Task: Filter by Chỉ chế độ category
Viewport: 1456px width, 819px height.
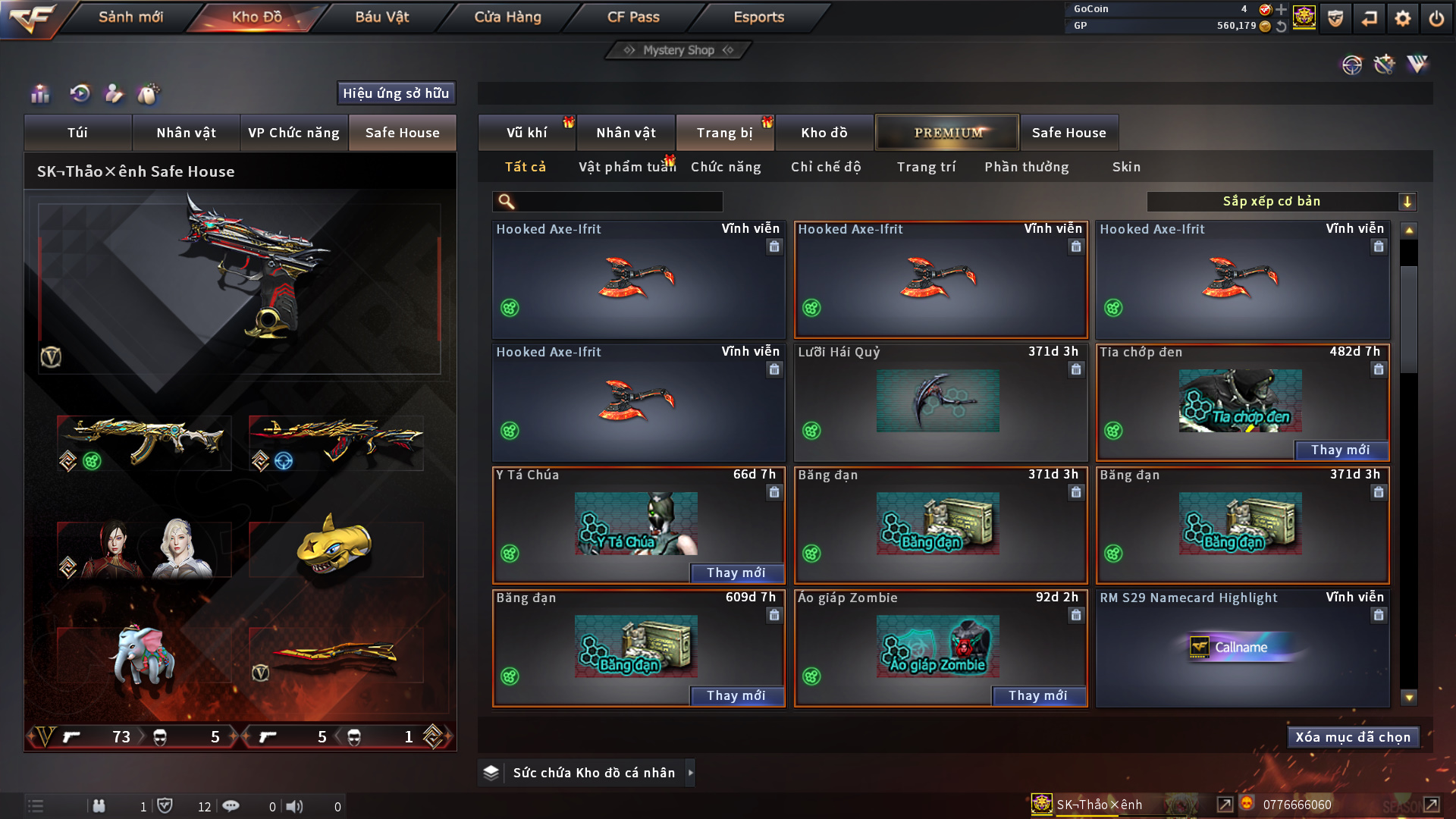Action: pyautogui.click(x=826, y=167)
